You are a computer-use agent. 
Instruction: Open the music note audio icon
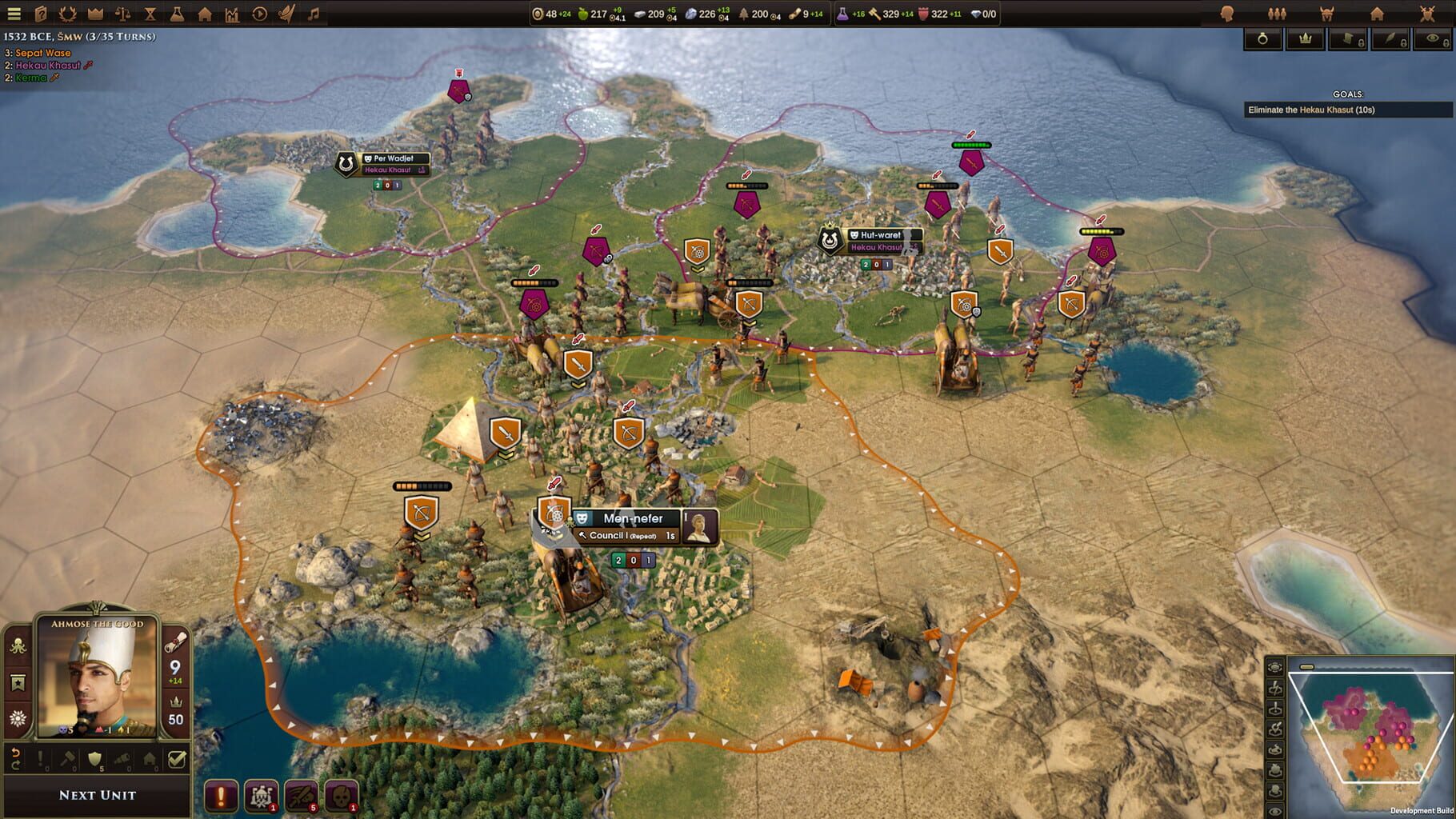click(314, 14)
